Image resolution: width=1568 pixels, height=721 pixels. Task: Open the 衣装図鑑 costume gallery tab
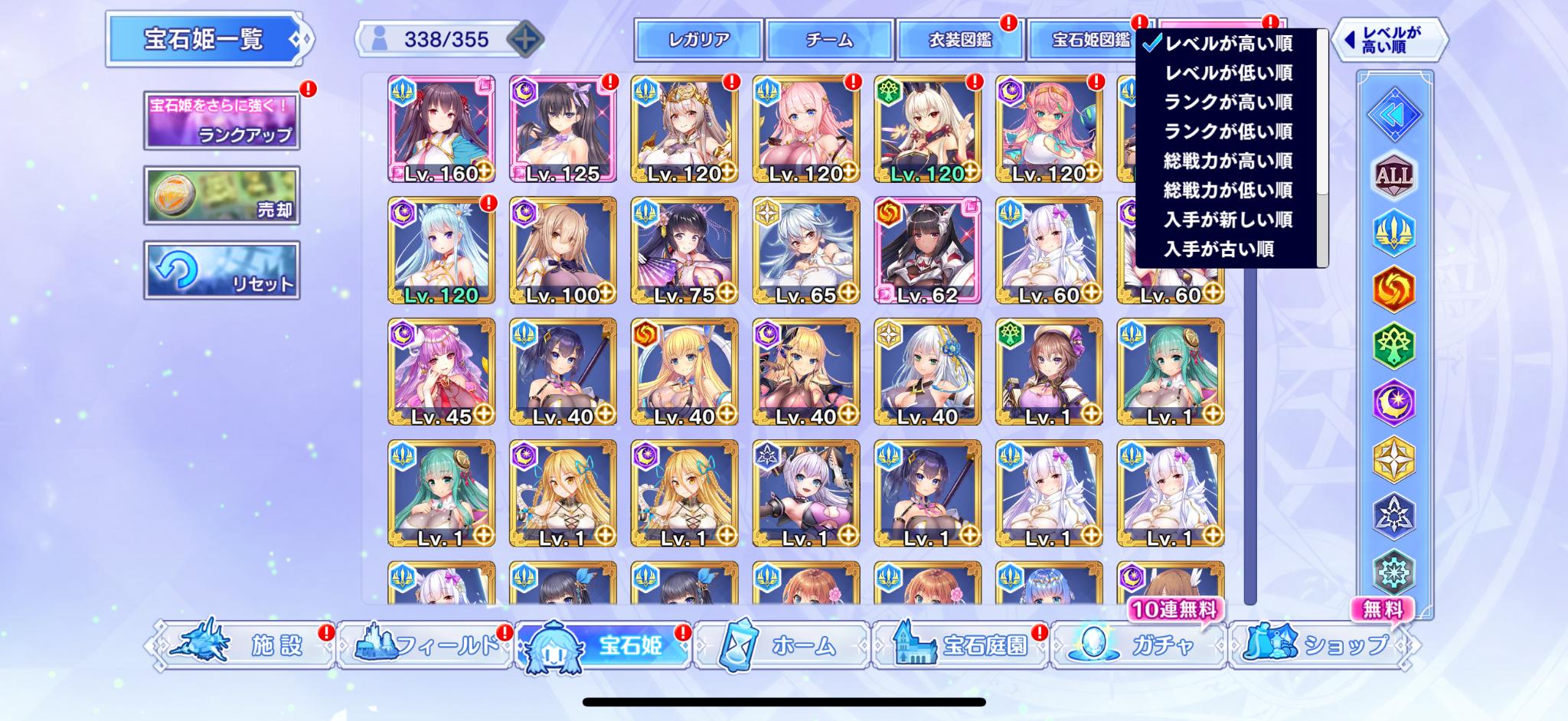click(960, 40)
